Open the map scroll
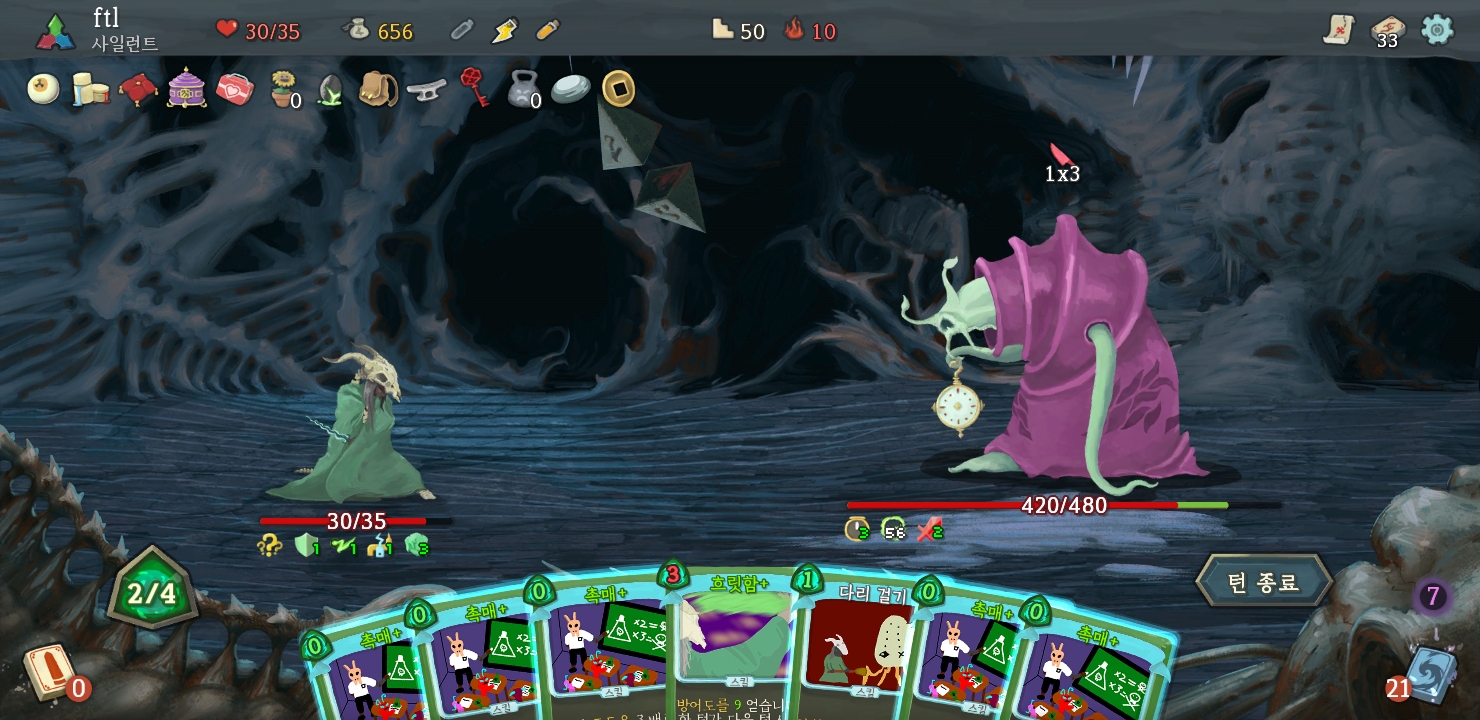1480x720 pixels. pyautogui.click(x=1338, y=30)
